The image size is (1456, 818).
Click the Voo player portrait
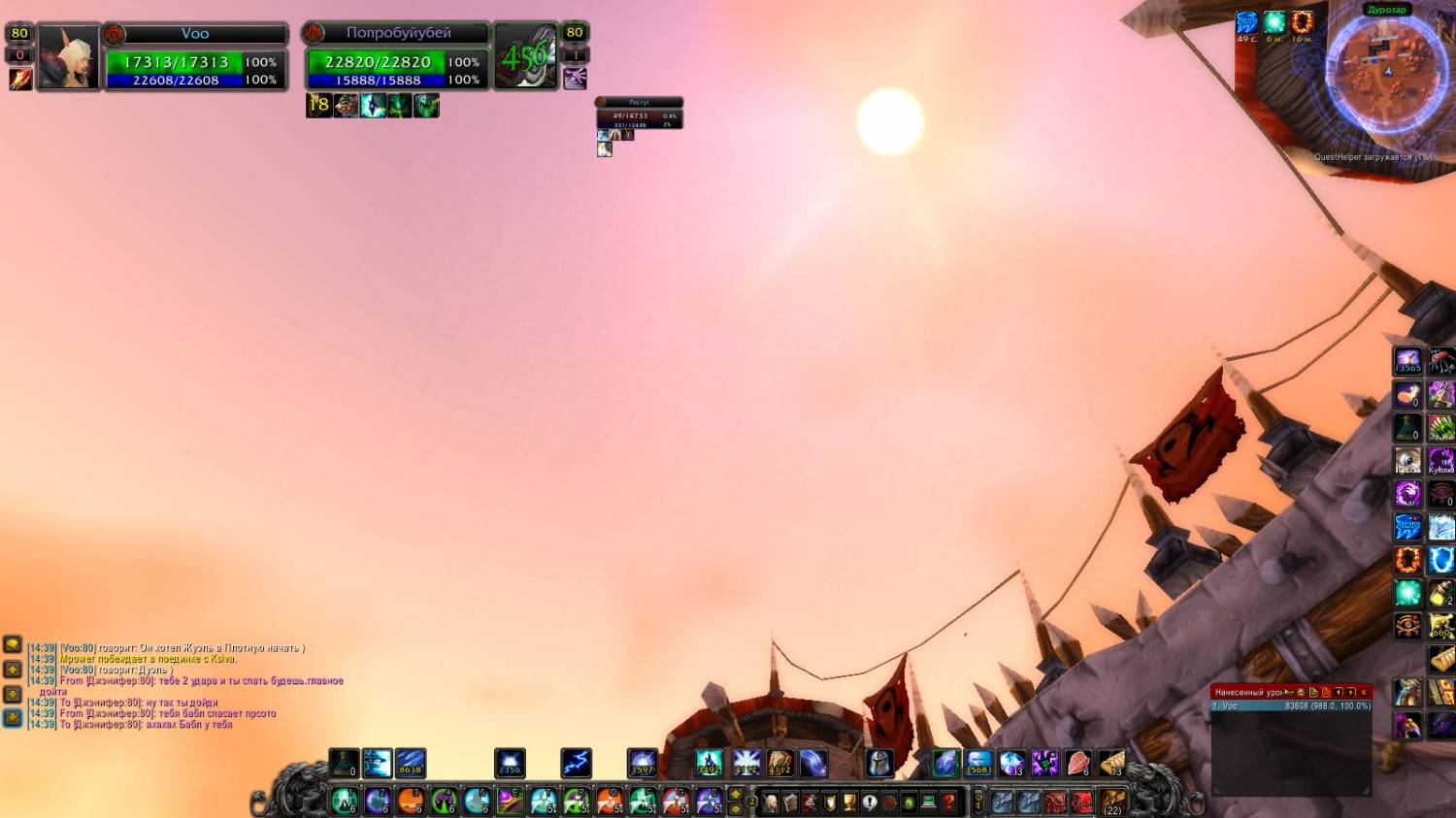coord(68,58)
